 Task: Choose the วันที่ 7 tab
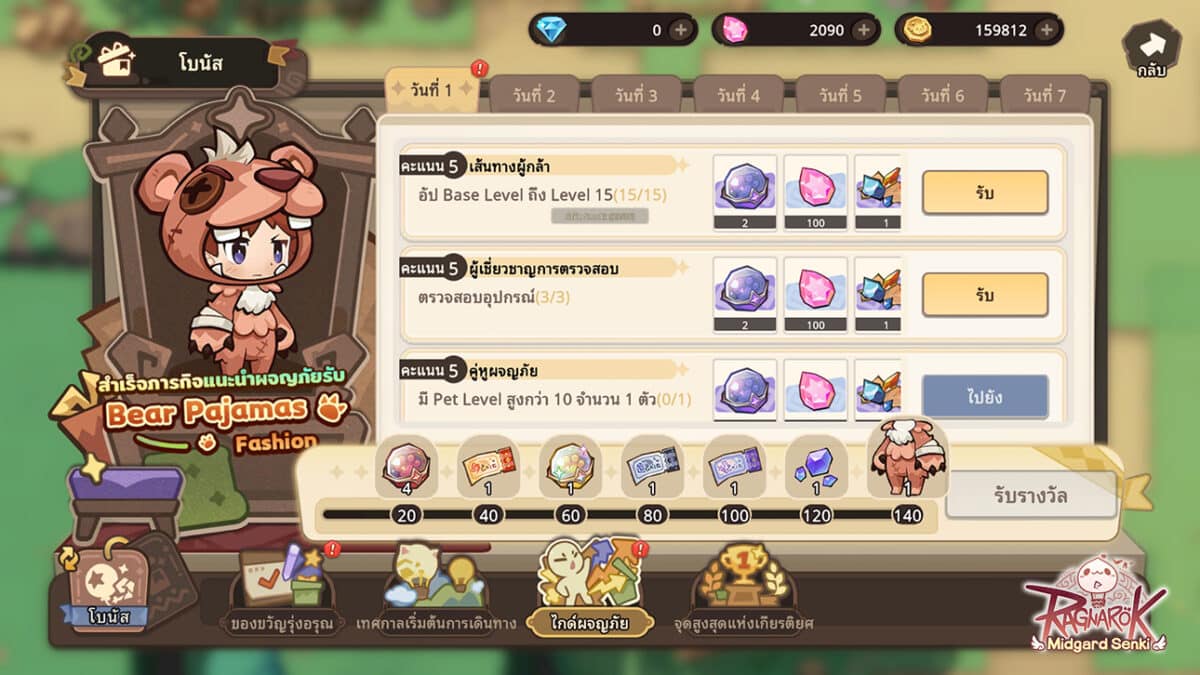1044,96
